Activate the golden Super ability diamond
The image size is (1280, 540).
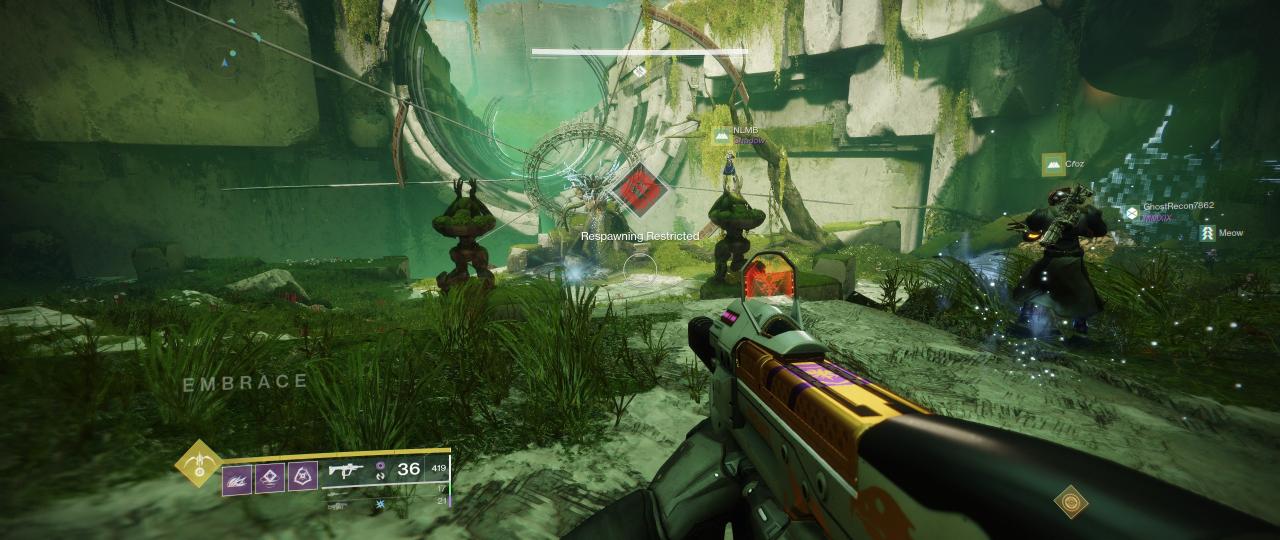point(198,464)
